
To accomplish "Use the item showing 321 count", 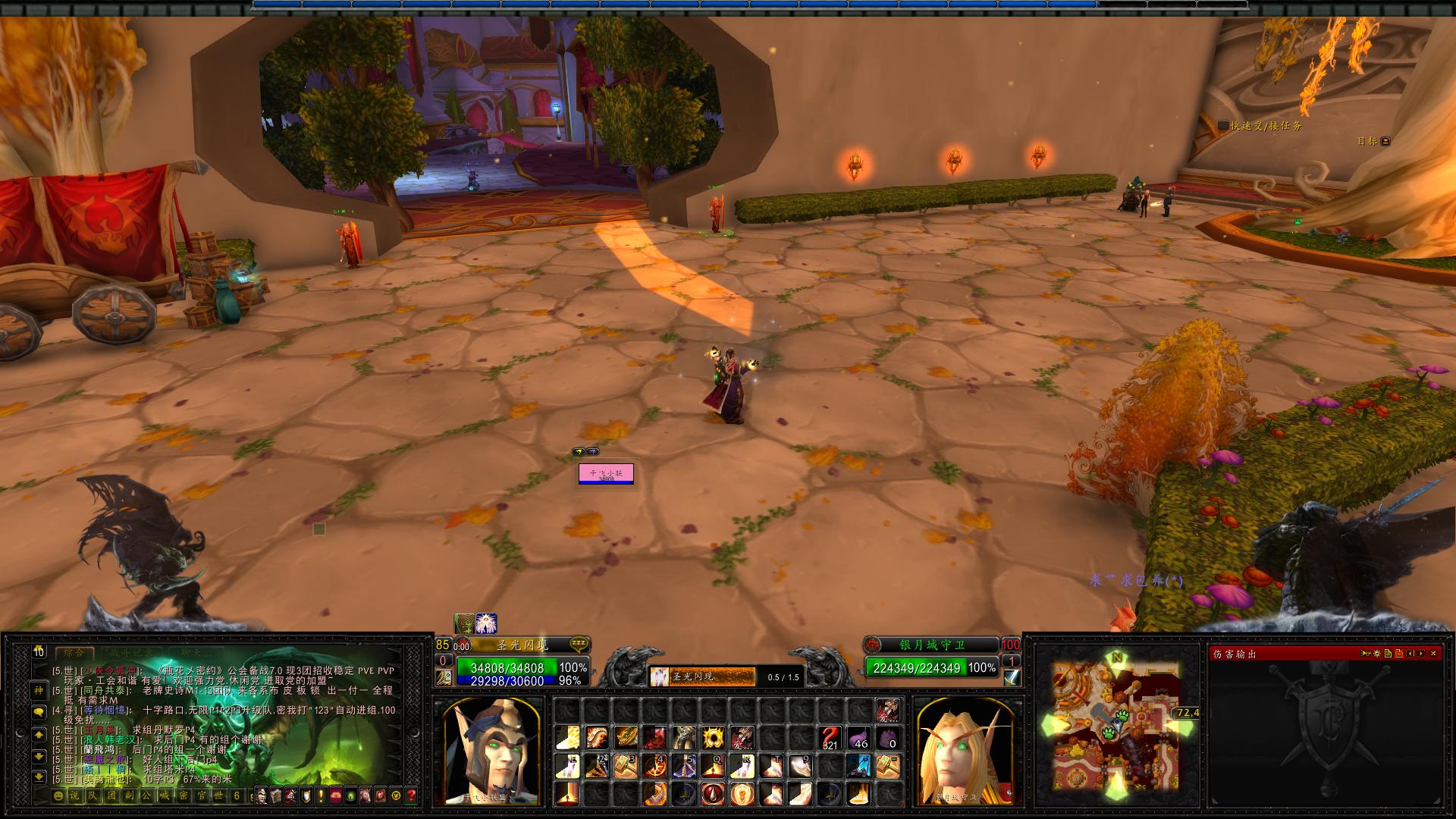I will [830, 737].
